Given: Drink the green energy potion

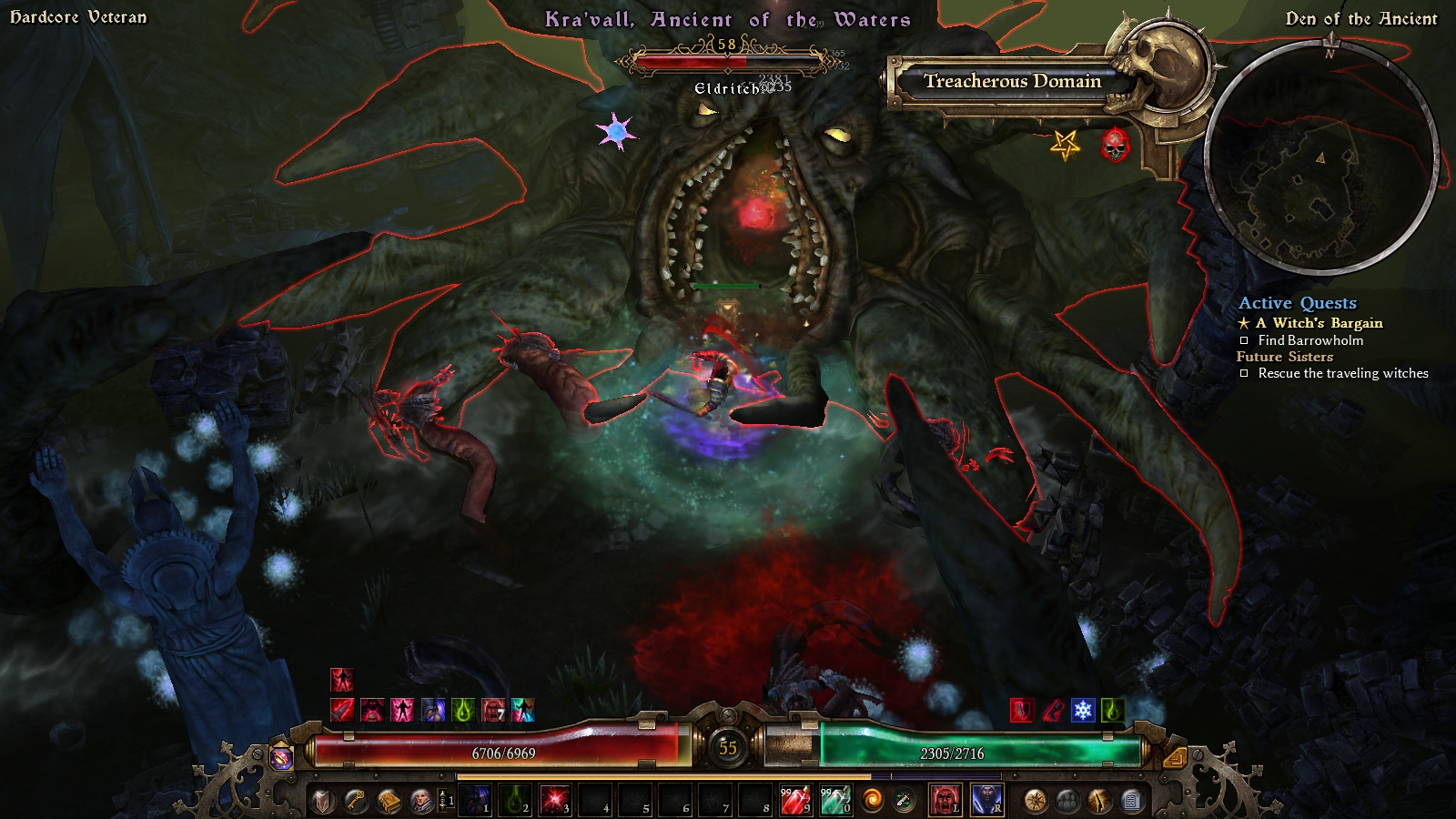Looking at the screenshot, I should 834,800.
